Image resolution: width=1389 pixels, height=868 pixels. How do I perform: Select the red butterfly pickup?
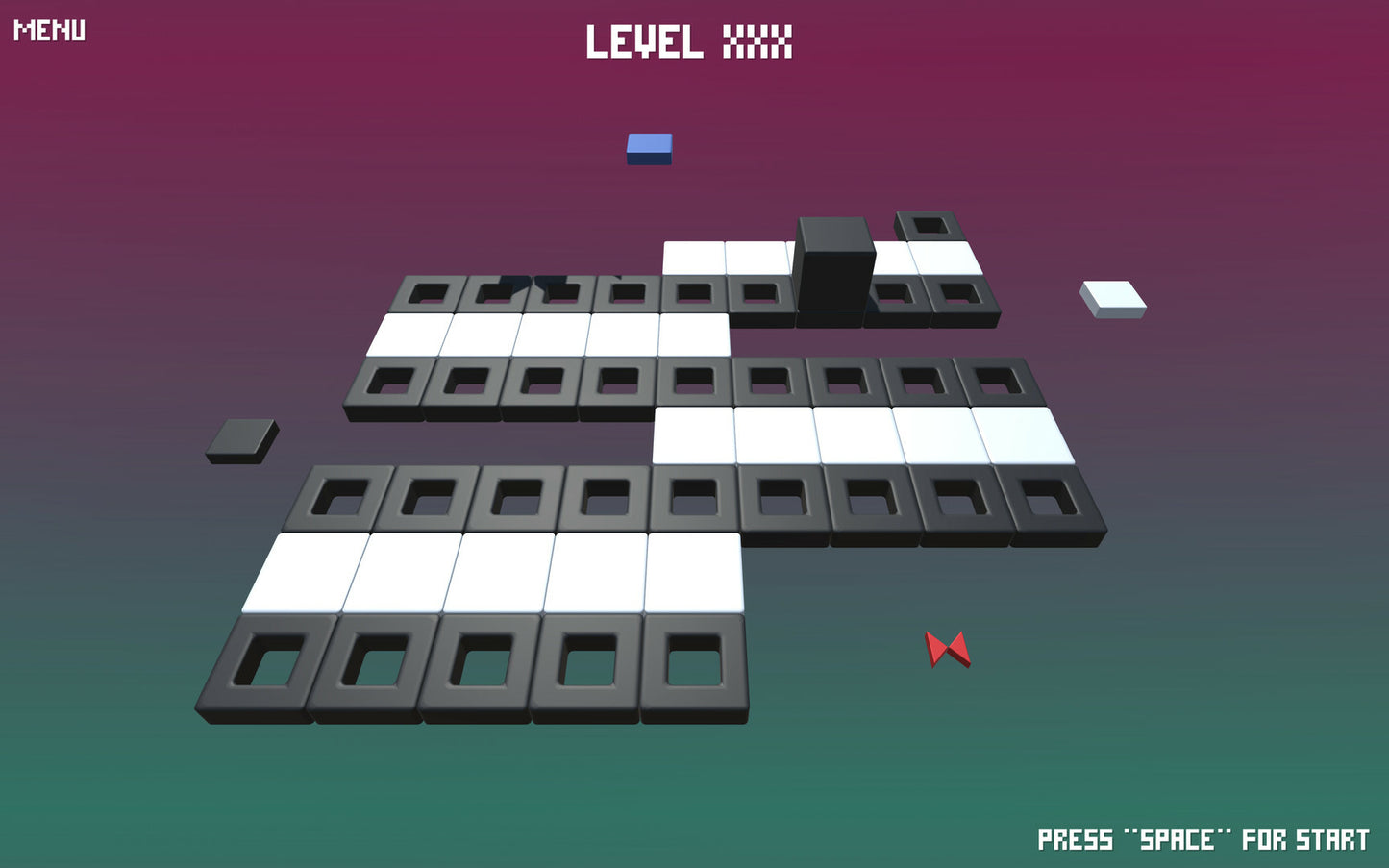948,650
